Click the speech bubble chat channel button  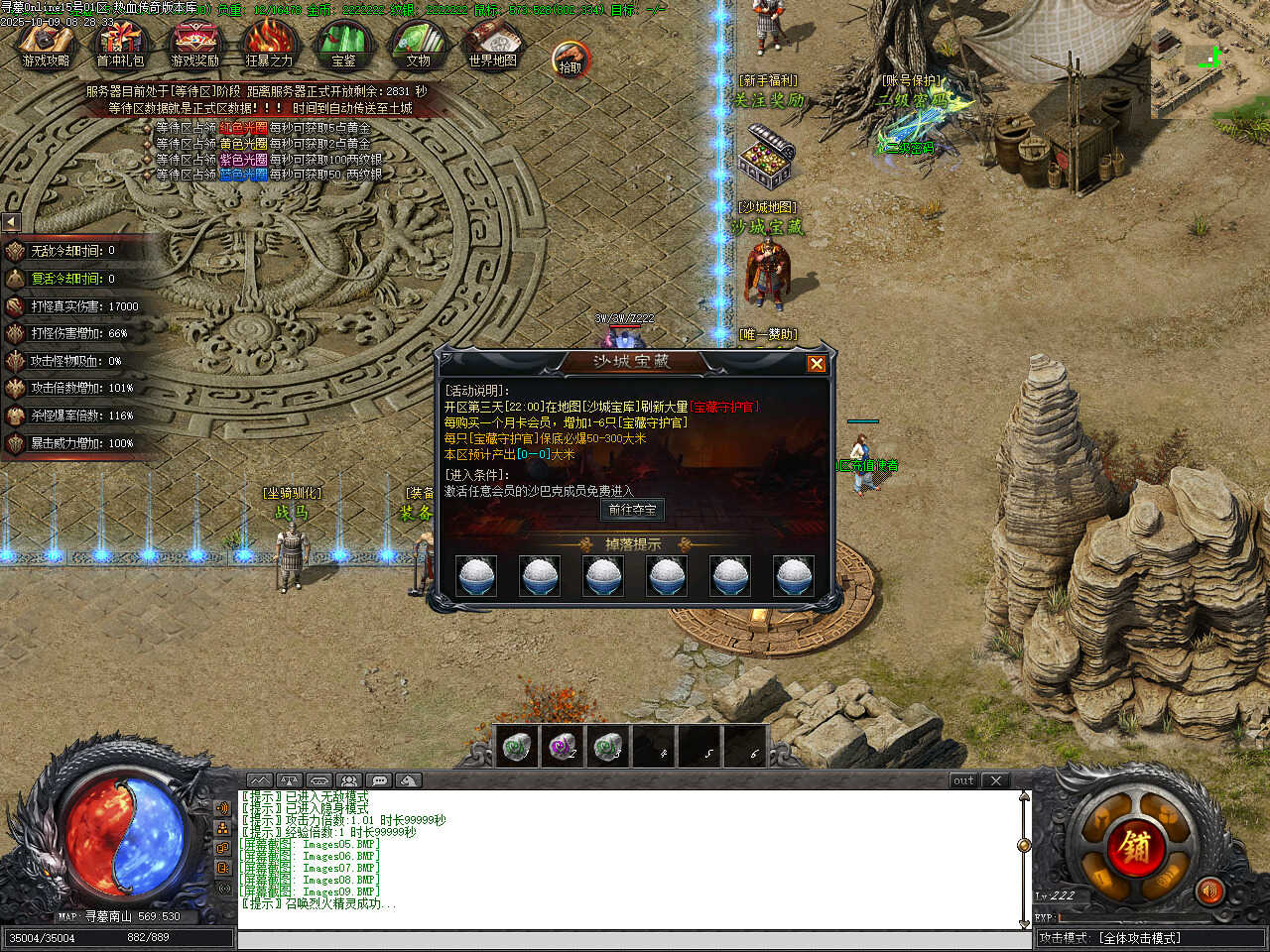379,780
